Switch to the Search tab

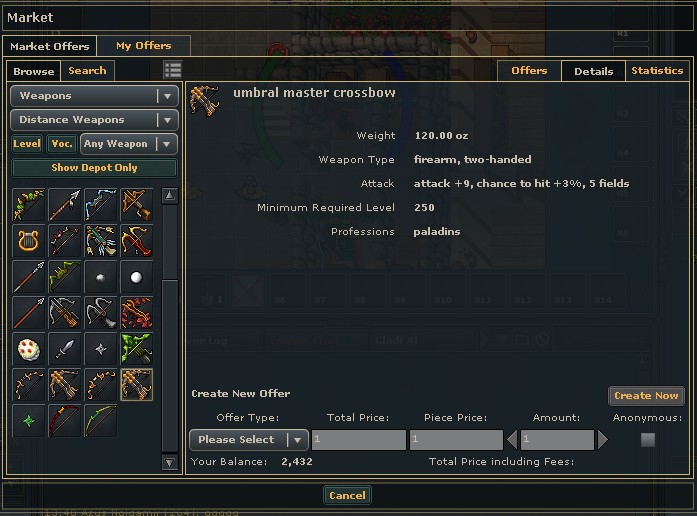click(87, 71)
